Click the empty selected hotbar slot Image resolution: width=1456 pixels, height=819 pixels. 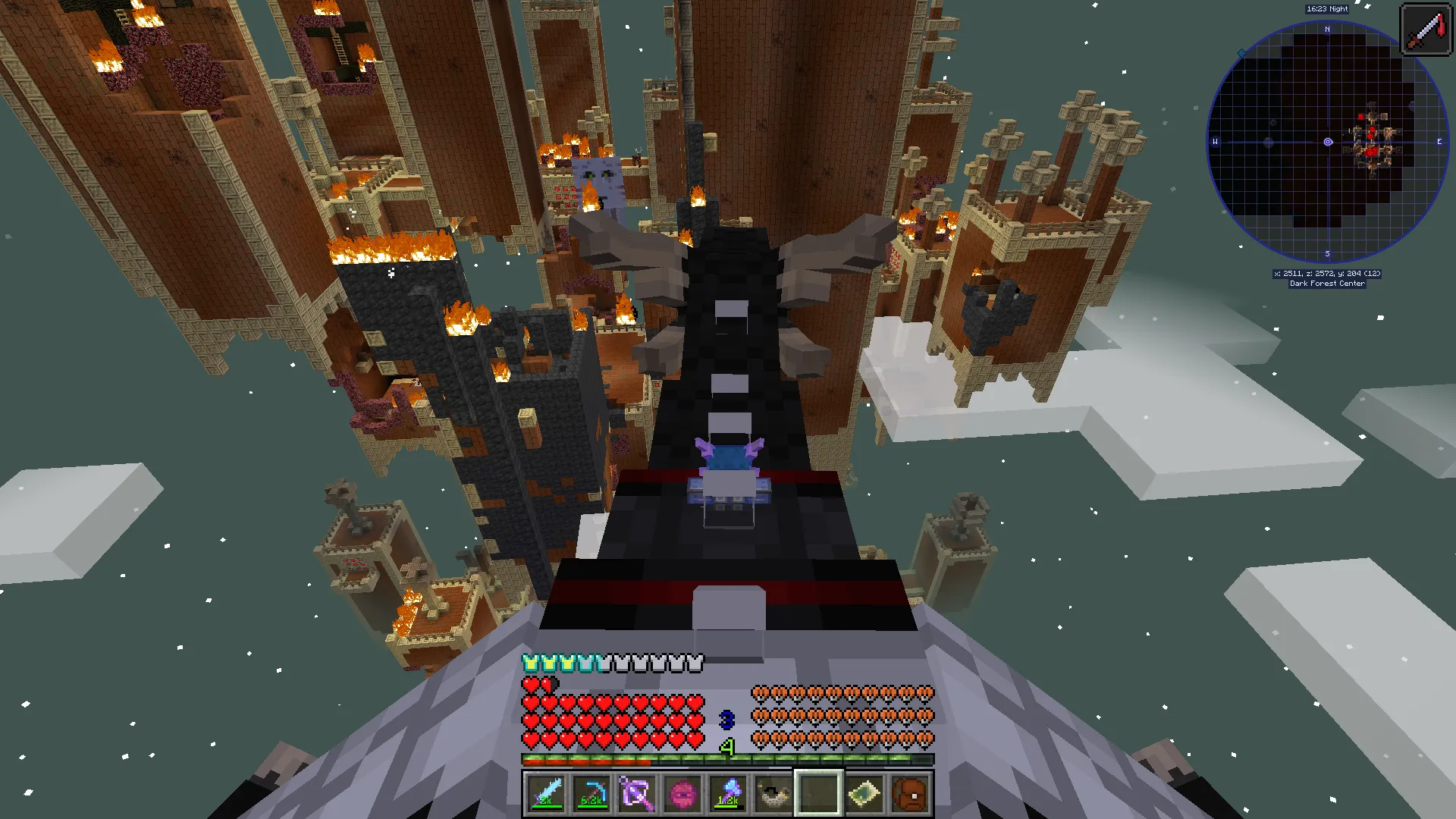817,792
